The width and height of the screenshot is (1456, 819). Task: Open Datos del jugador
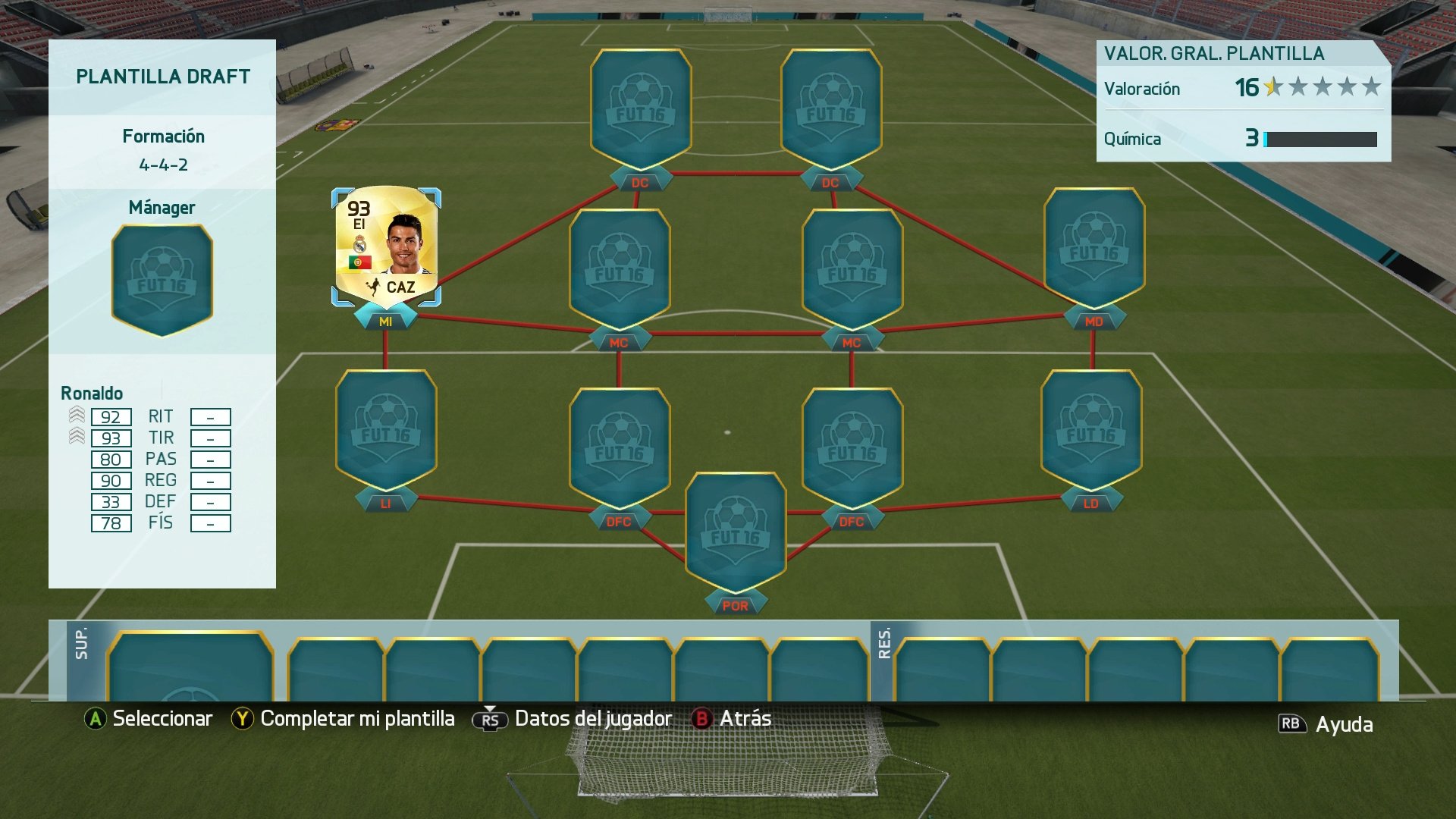(593, 717)
